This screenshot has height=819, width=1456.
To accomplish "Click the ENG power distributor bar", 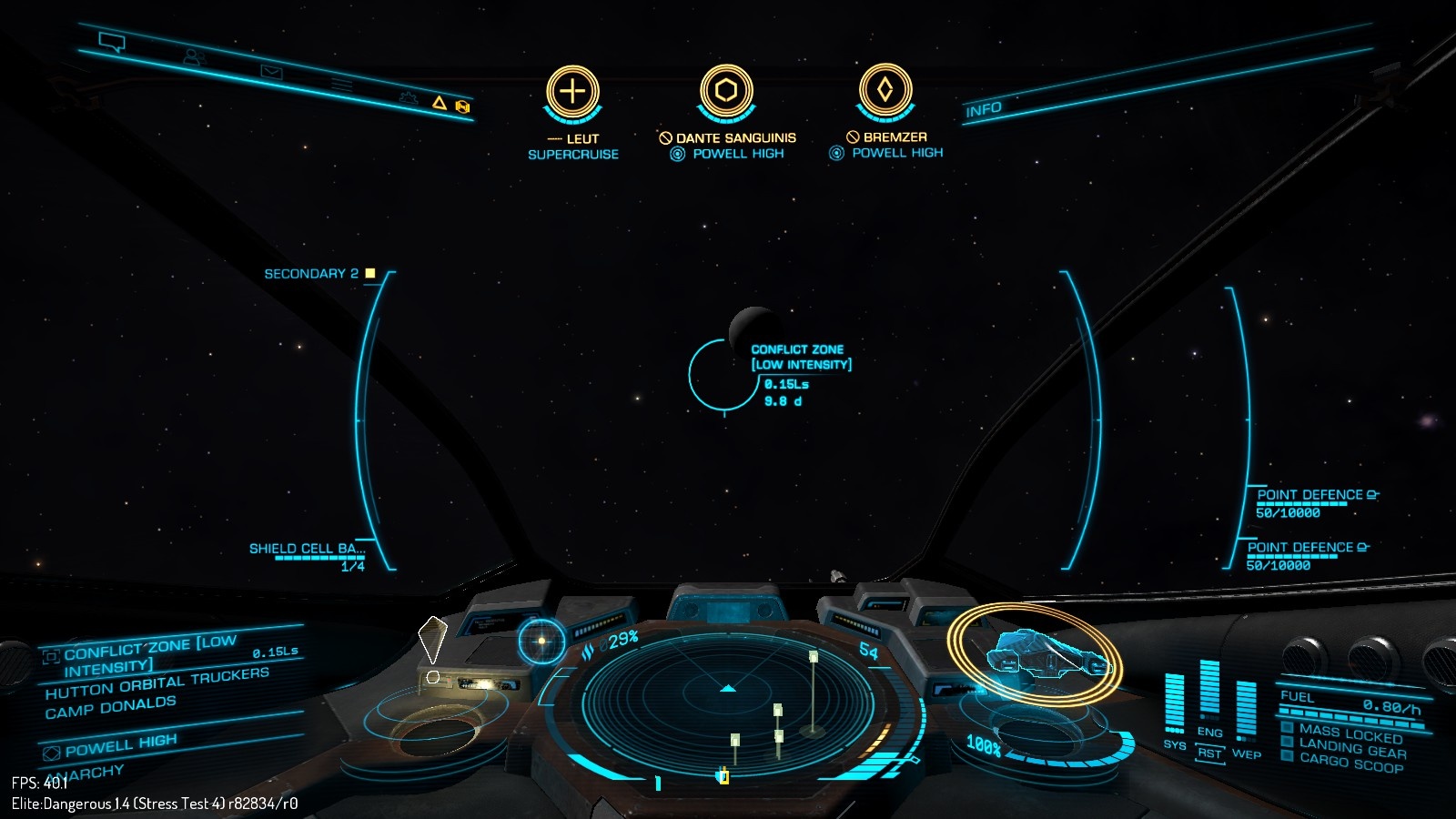I will [x=1209, y=693].
